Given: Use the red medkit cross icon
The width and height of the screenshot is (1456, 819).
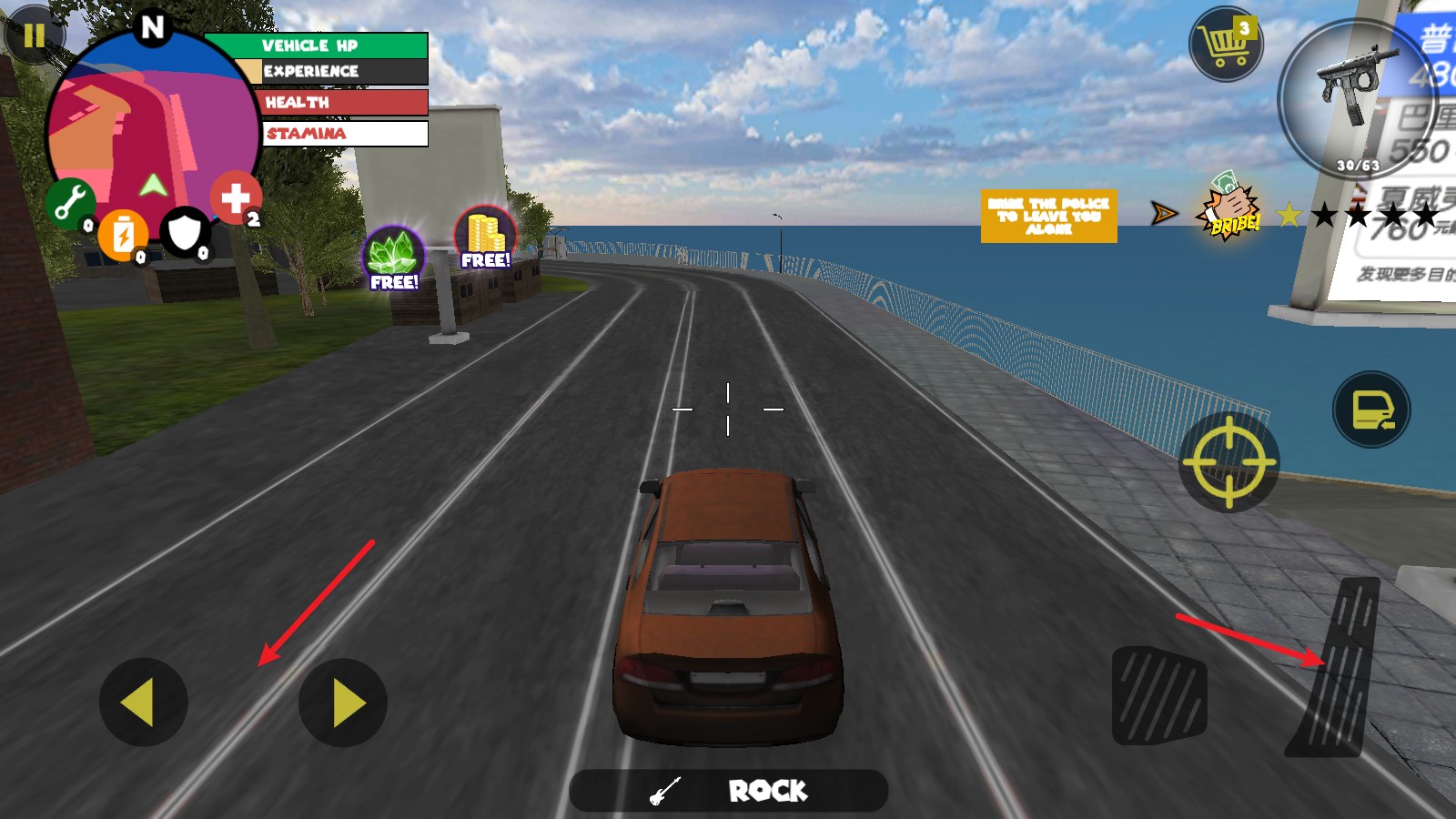Looking at the screenshot, I should click(x=236, y=197).
